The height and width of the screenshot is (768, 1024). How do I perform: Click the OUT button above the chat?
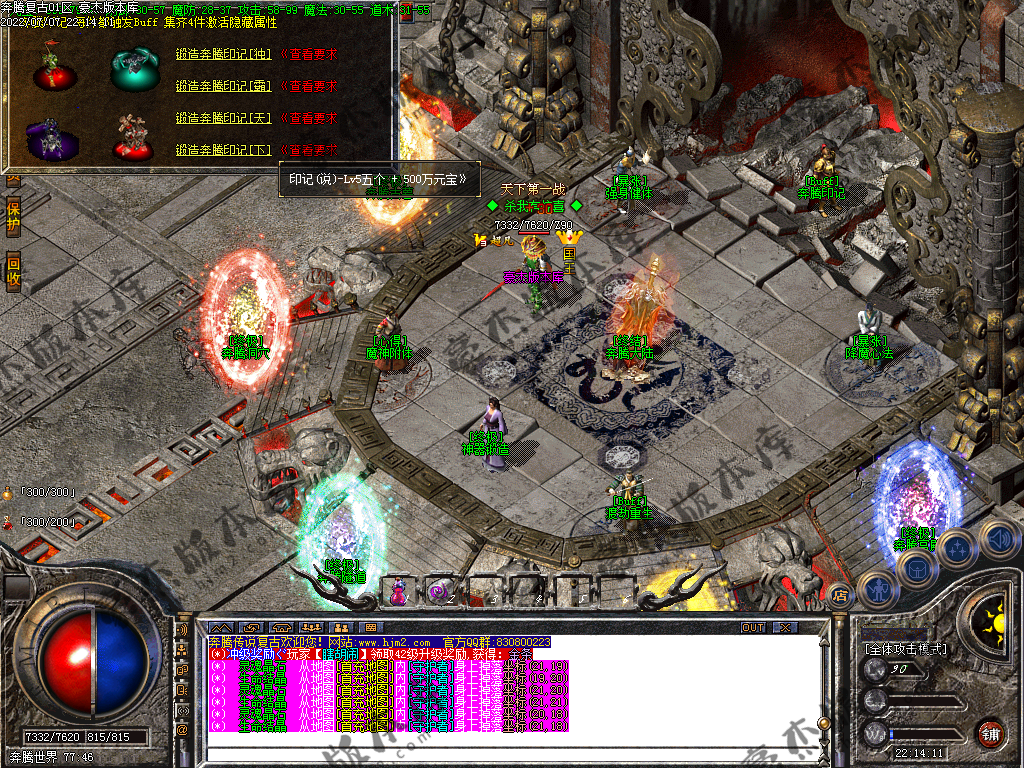pos(752,627)
